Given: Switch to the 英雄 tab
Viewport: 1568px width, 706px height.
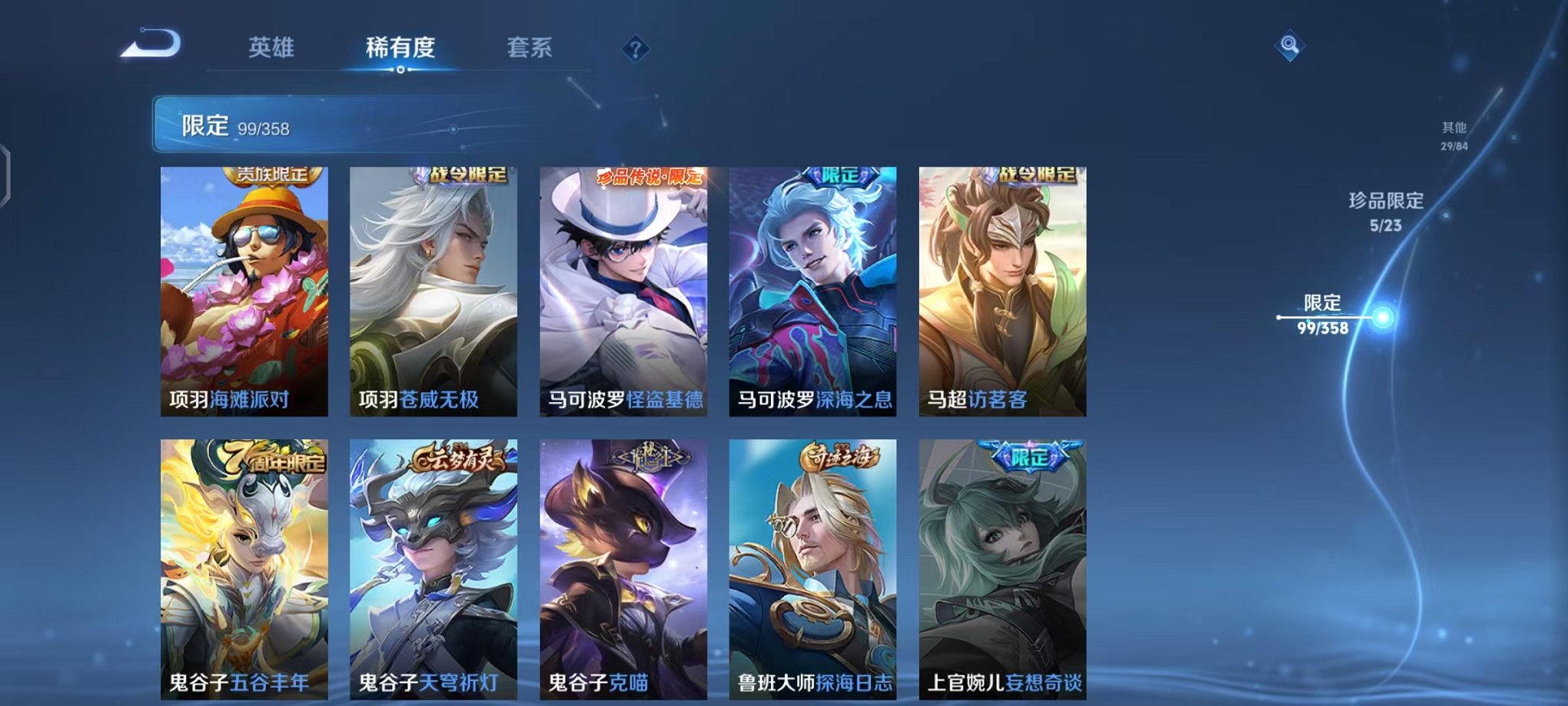Looking at the screenshot, I should (268, 46).
